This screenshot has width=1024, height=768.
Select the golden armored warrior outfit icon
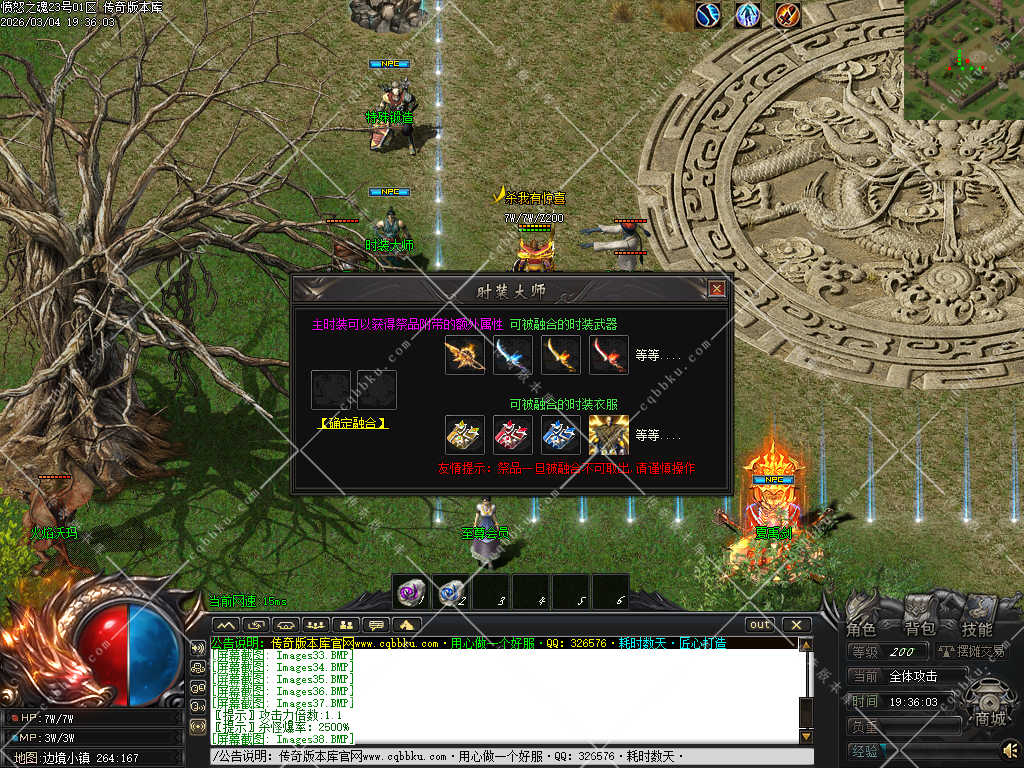tap(608, 435)
